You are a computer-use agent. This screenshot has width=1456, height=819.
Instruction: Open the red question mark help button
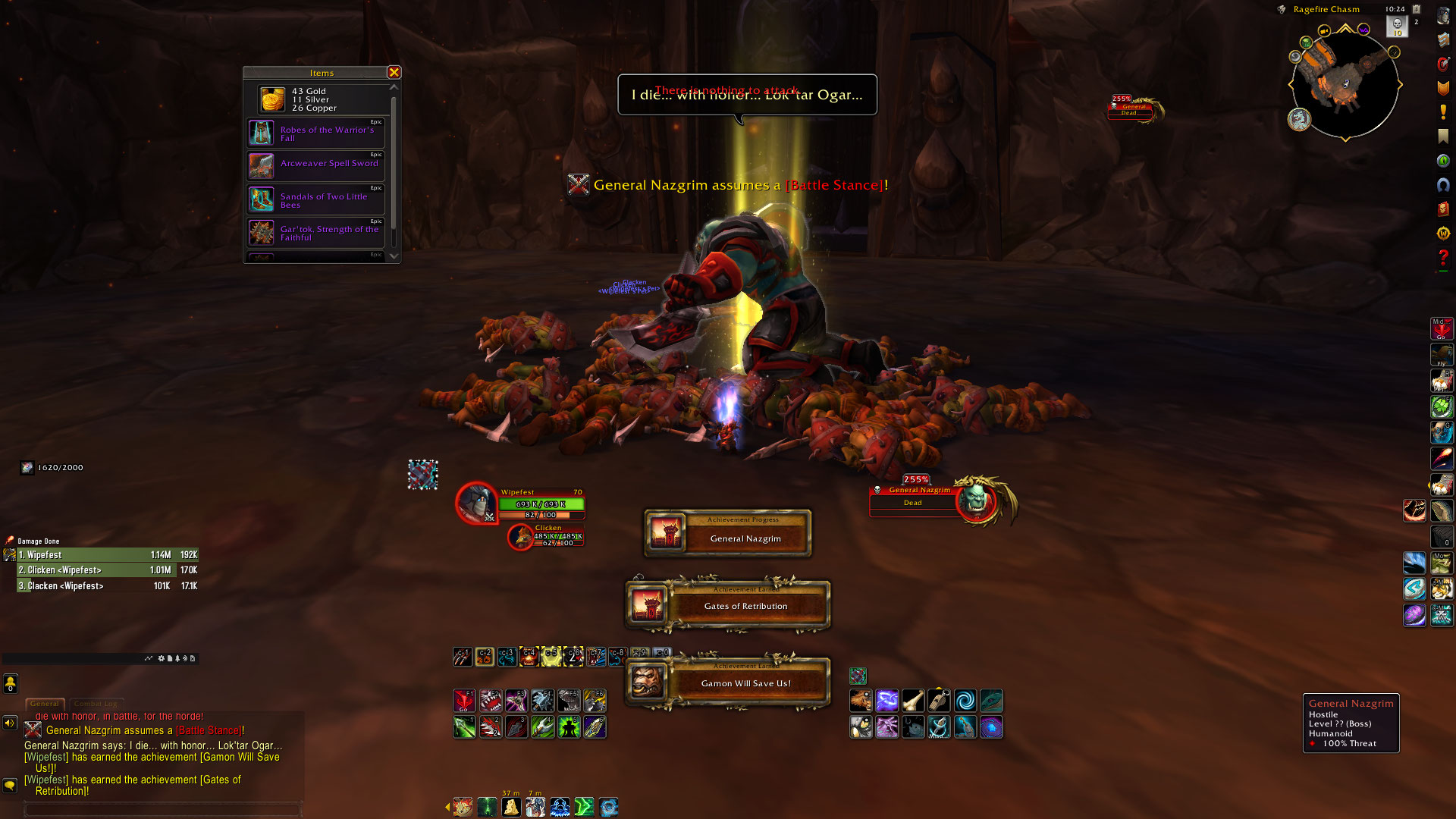pyautogui.click(x=1442, y=258)
